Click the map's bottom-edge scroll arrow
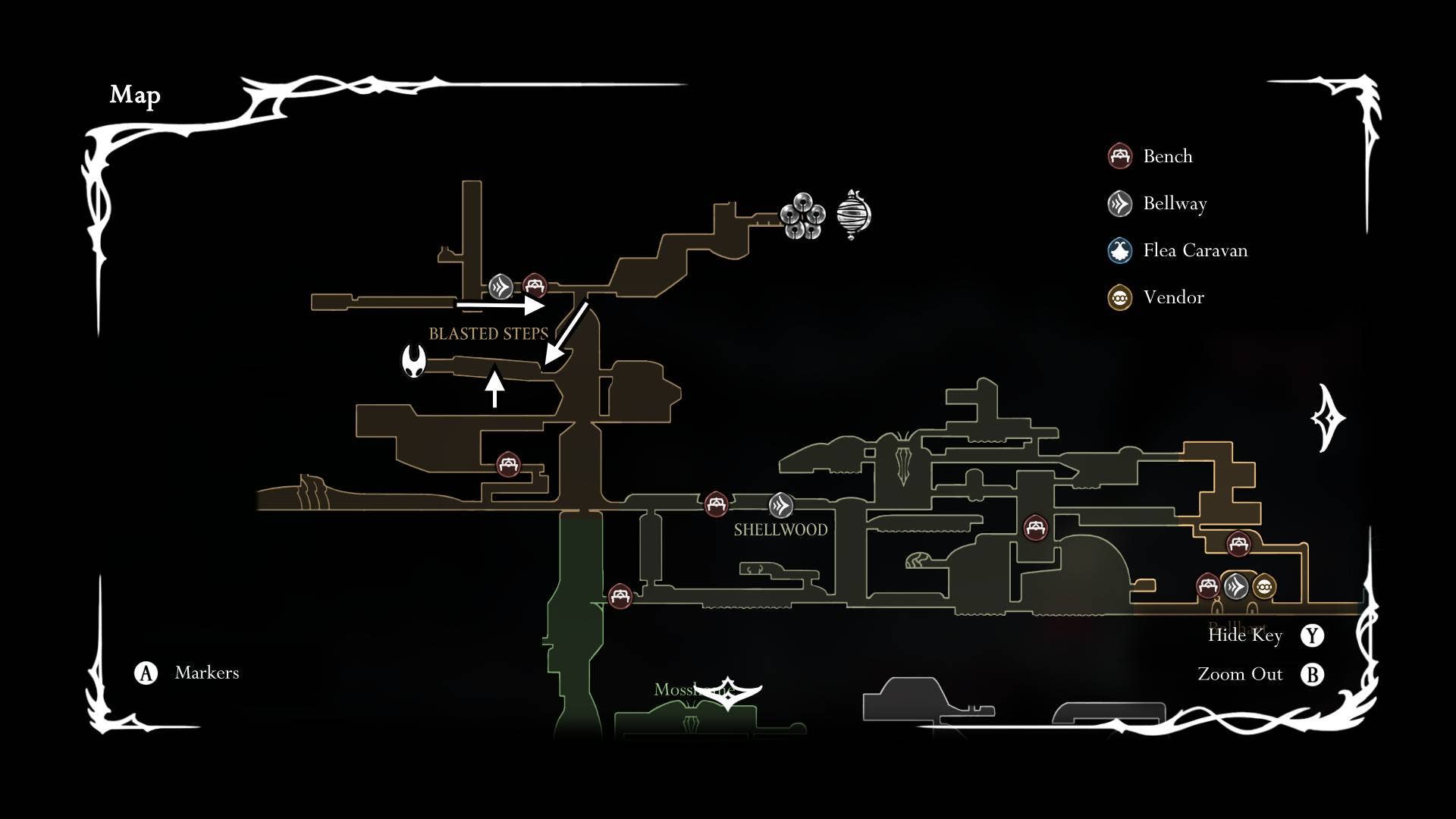Viewport: 1456px width, 819px height. 727,692
